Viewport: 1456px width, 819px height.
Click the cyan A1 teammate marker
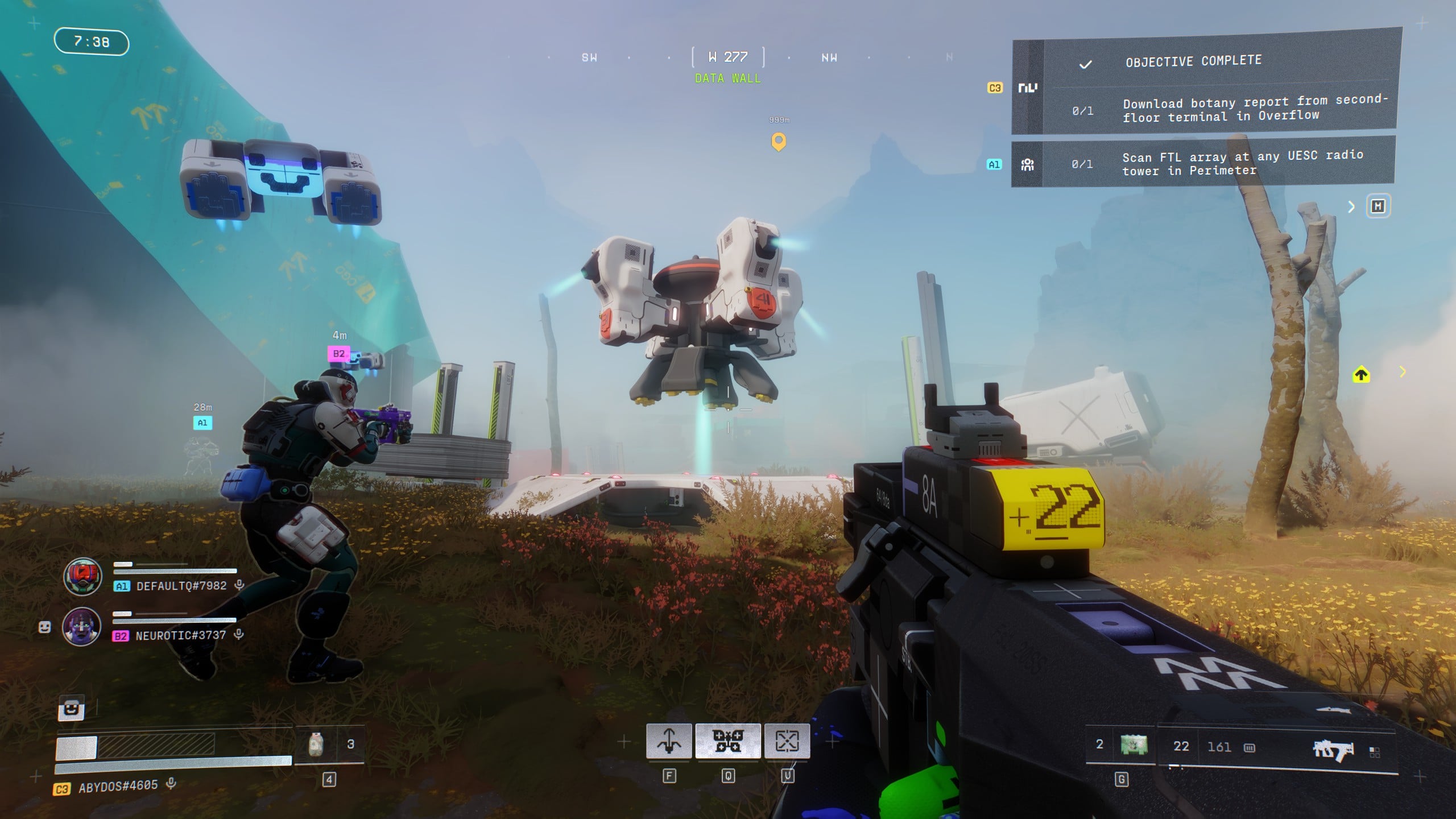(202, 423)
